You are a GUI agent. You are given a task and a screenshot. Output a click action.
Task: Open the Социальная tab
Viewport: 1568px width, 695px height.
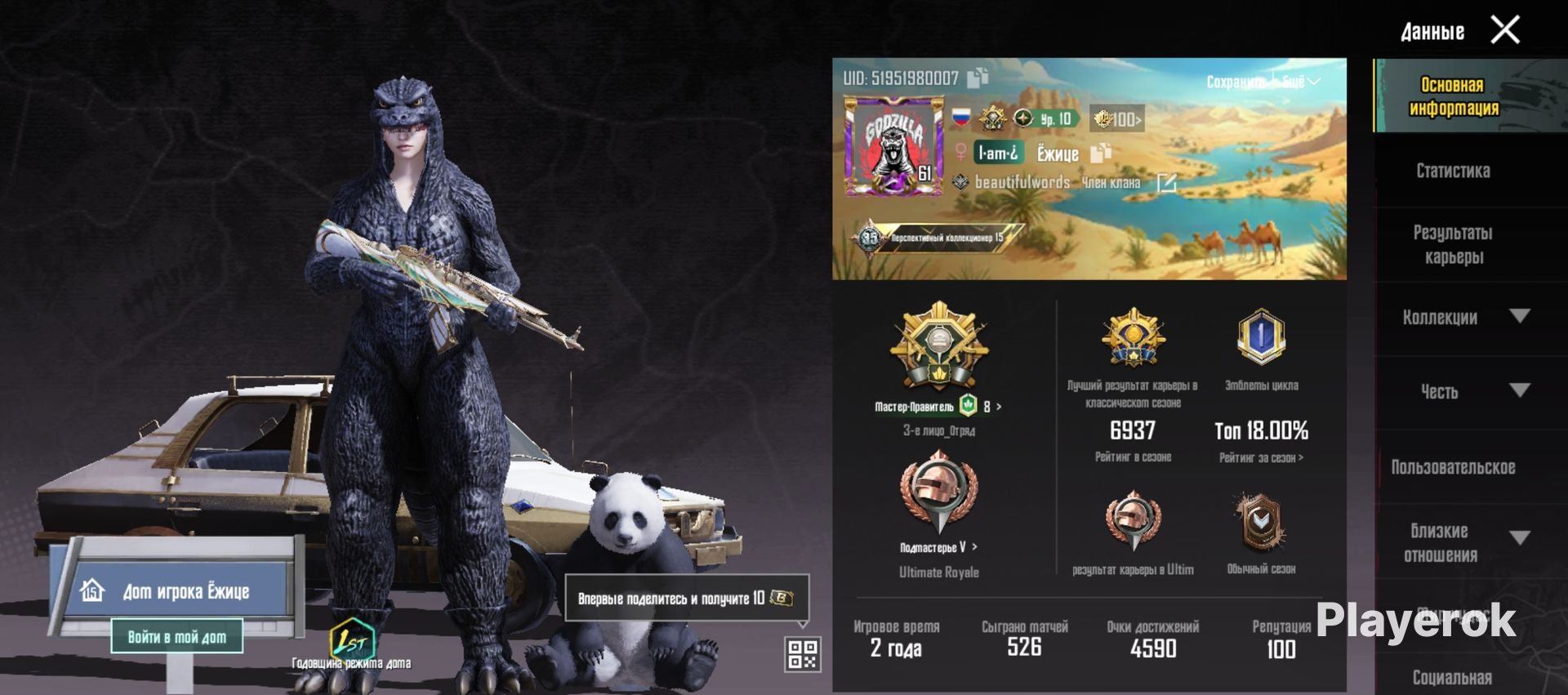[1452, 677]
